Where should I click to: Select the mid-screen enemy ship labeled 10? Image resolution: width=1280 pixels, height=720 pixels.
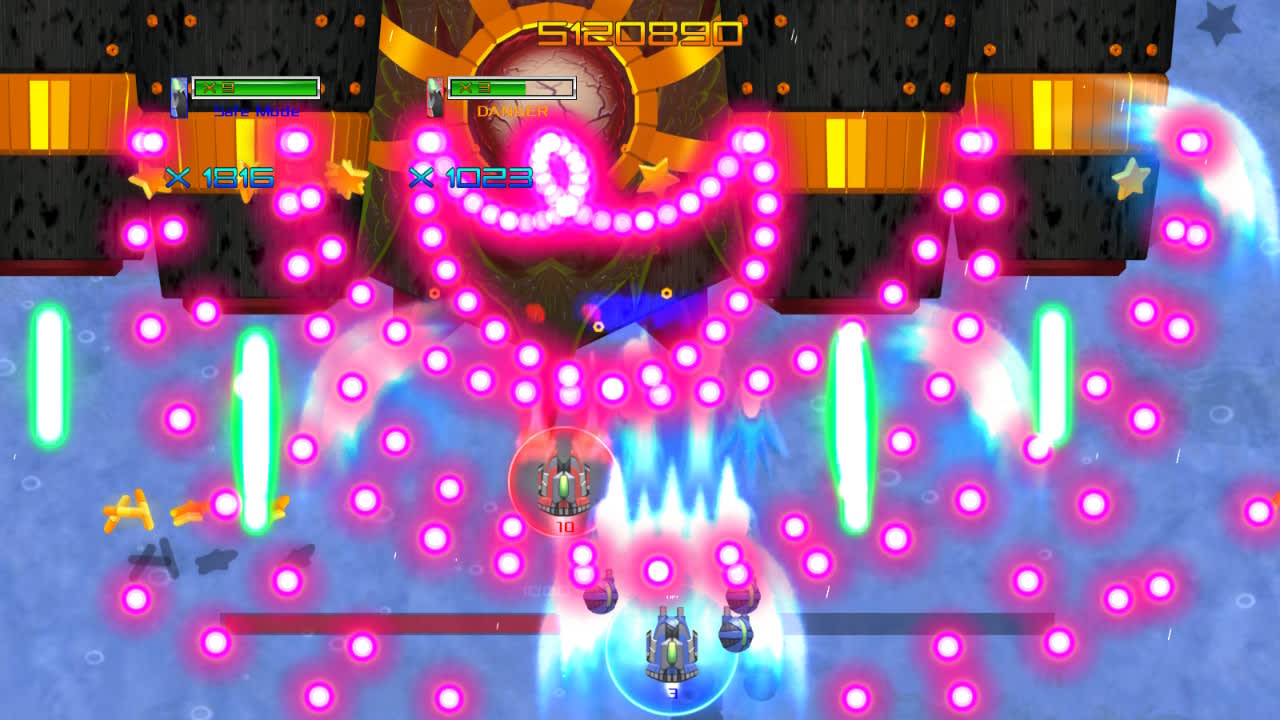coord(565,485)
